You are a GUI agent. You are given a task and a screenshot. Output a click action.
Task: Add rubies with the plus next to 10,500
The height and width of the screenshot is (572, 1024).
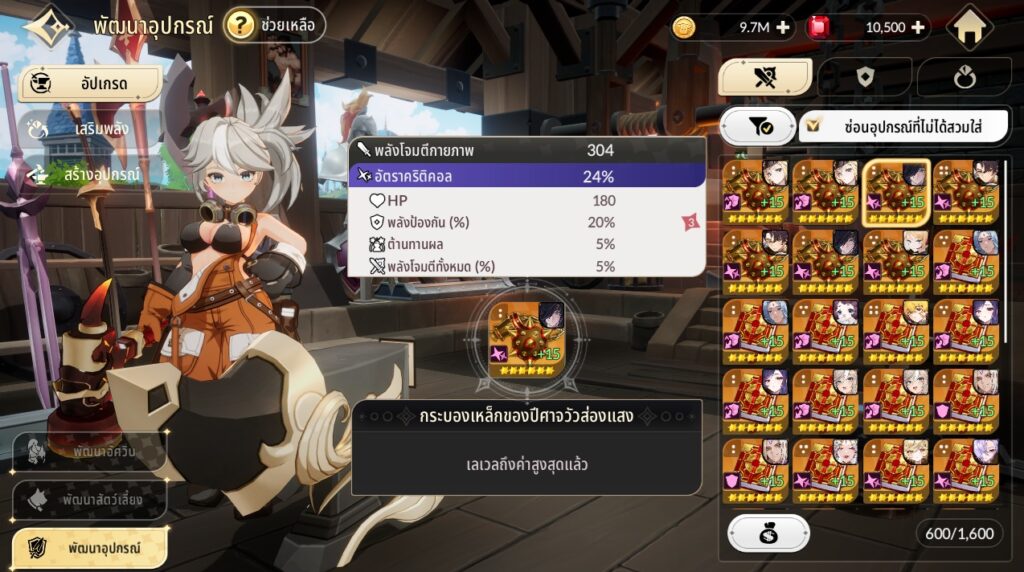[x=917, y=28]
